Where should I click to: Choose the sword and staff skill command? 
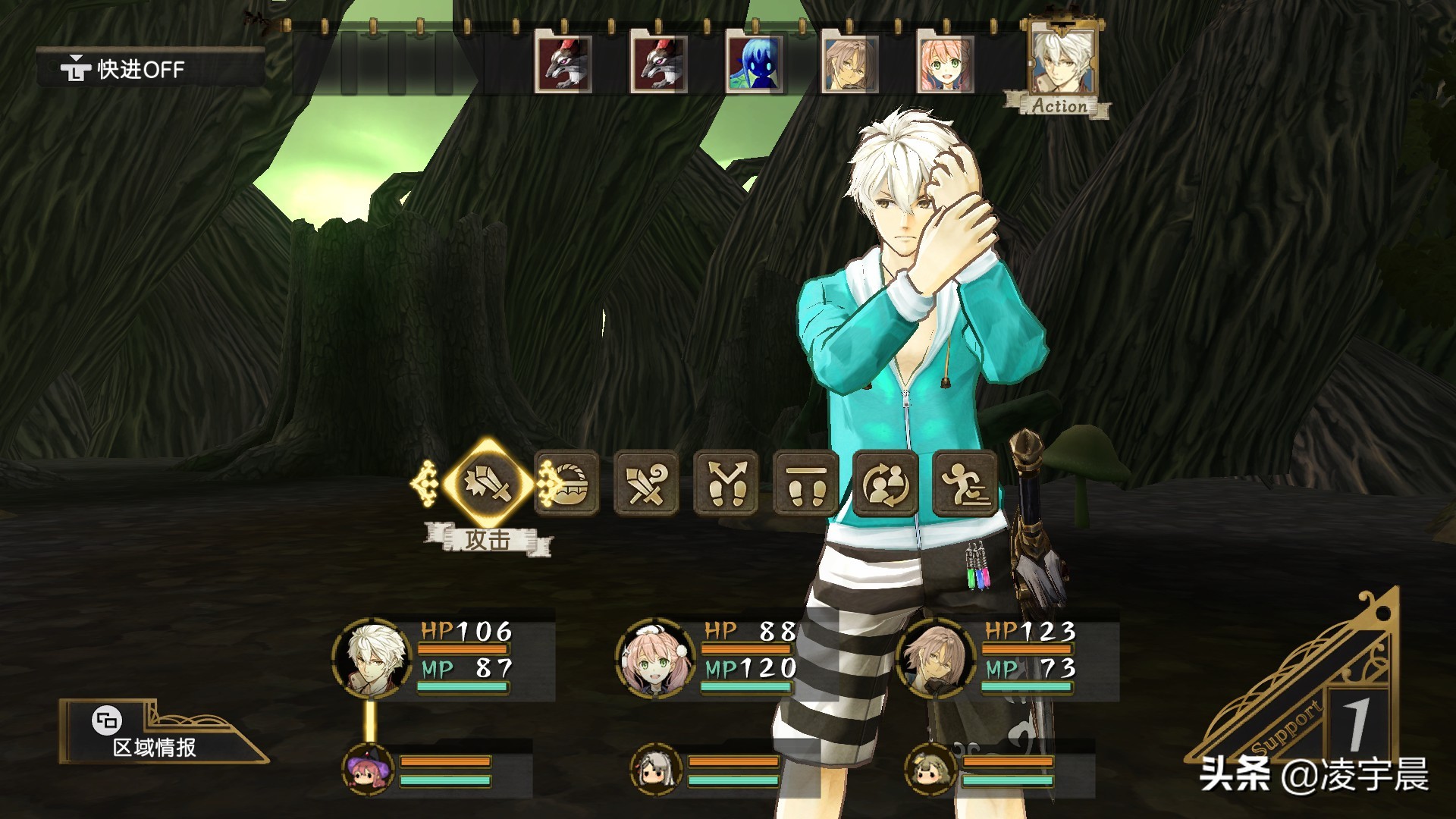point(646,484)
